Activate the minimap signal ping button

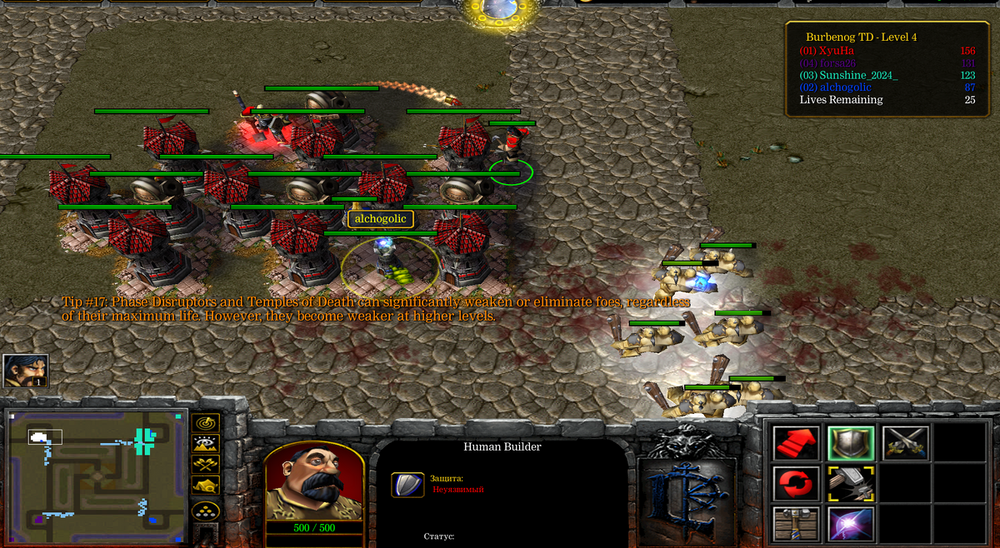(x=206, y=423)
